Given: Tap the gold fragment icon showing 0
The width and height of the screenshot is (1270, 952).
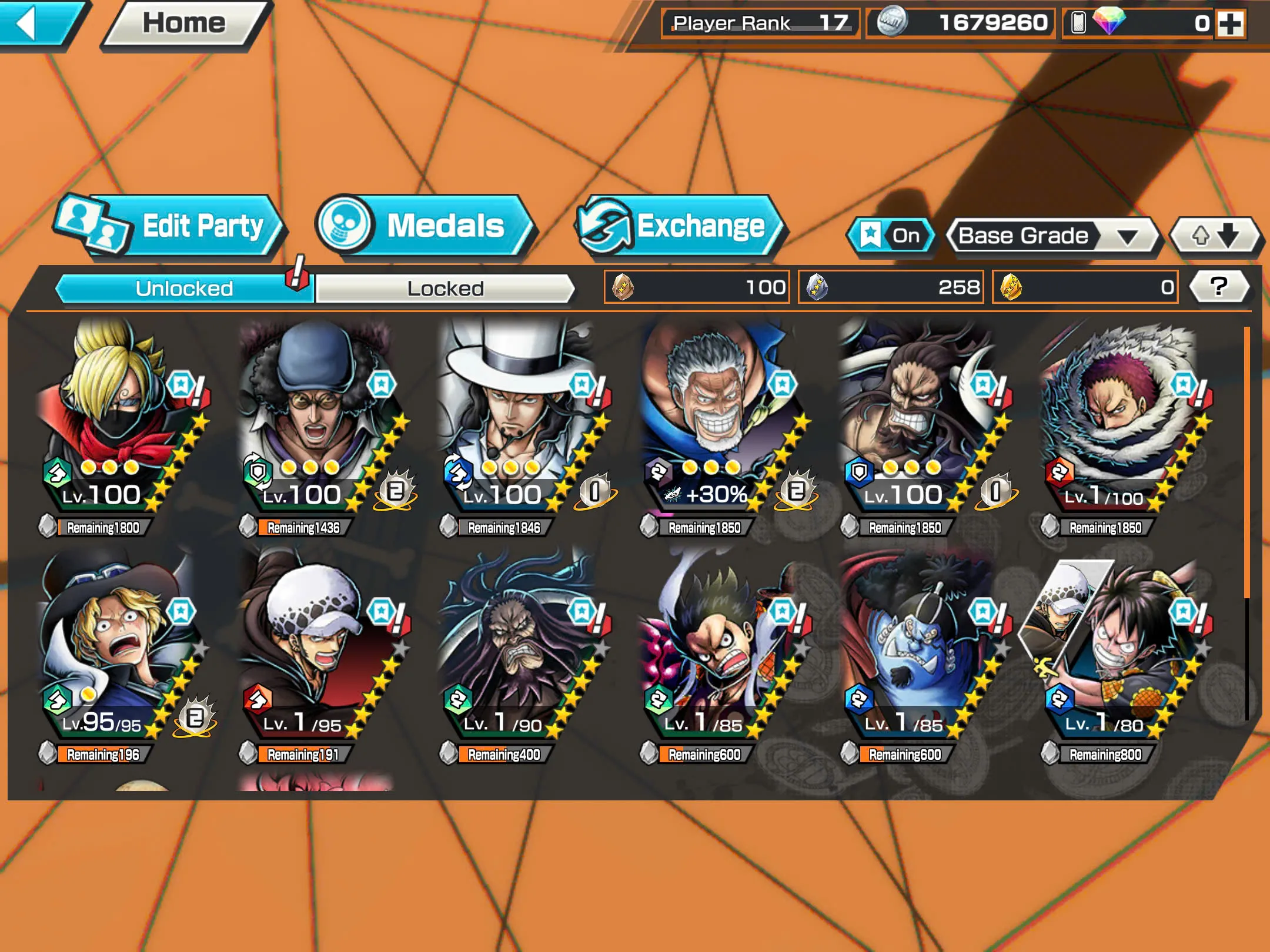Looking at the screenshot, I should point(1011,286).
